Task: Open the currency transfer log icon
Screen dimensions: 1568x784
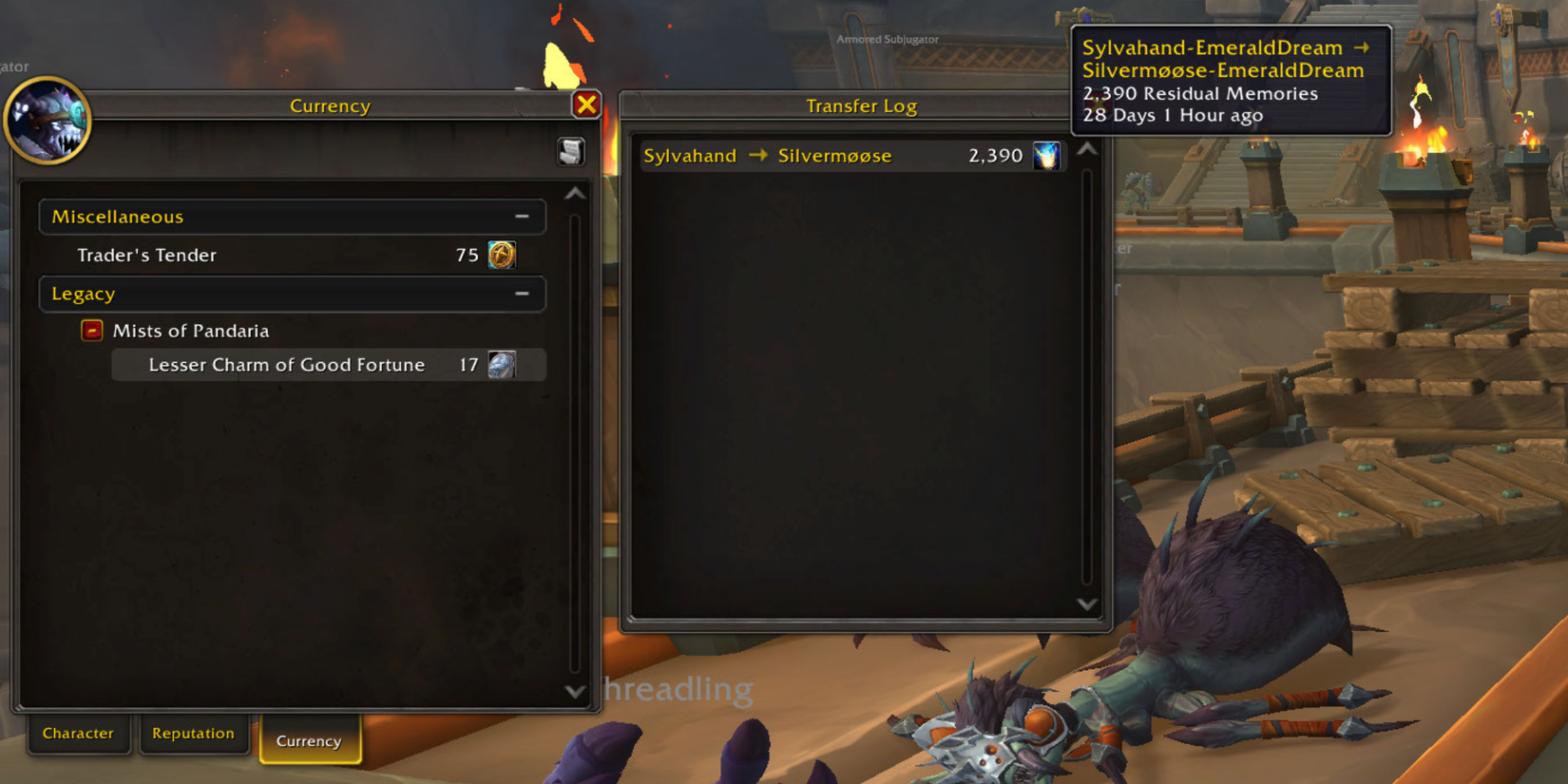Action: point(570,151)
